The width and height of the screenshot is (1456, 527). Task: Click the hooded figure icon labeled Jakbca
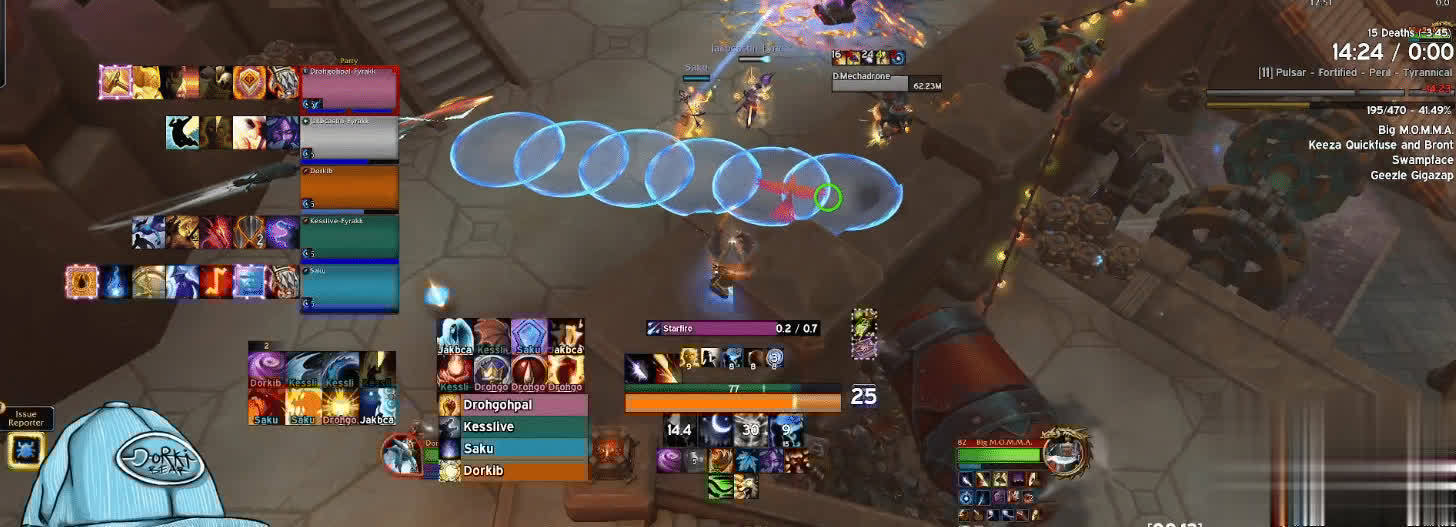455,337
